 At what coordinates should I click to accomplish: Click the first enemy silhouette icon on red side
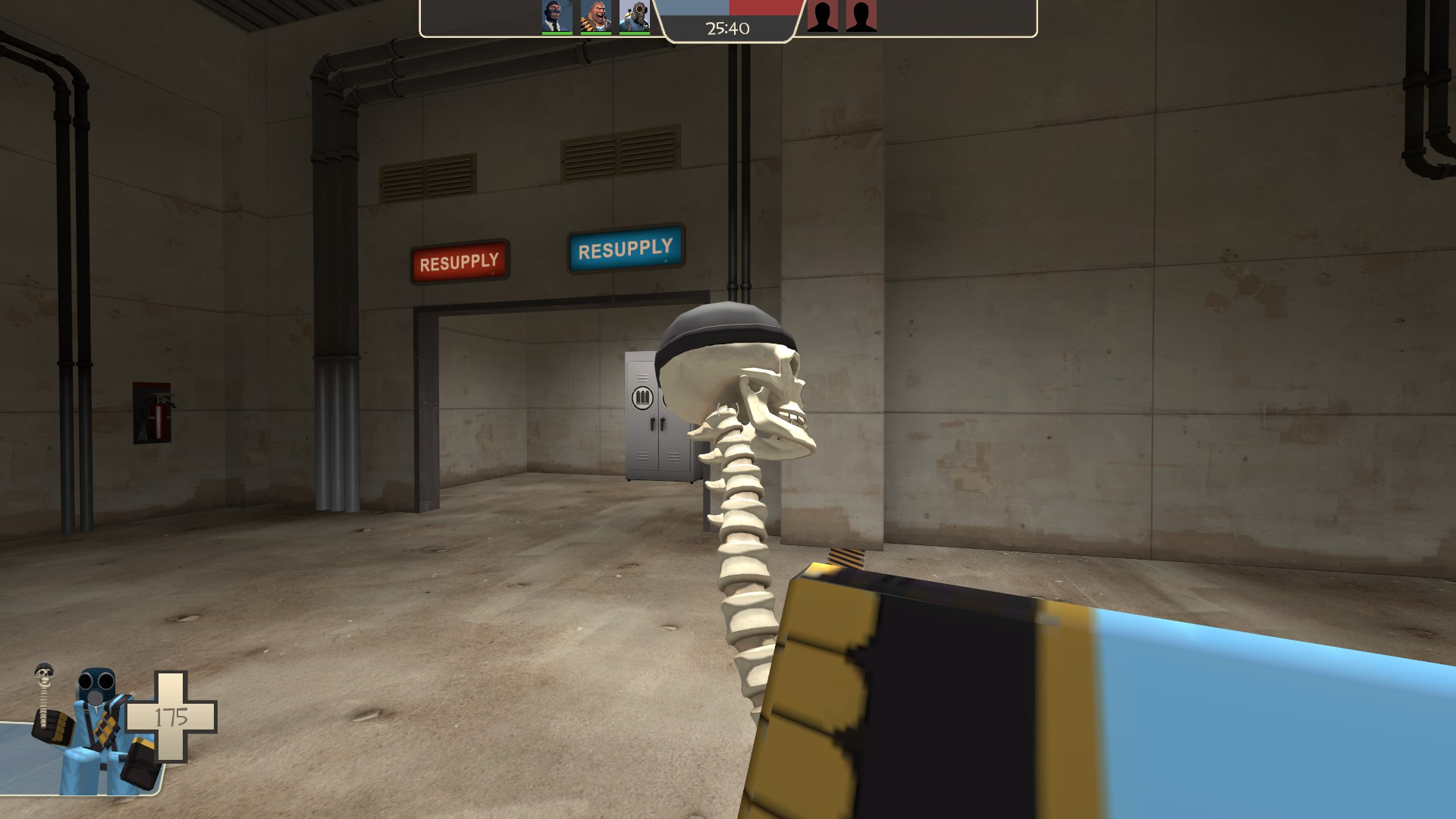pyautogui.click(x=824, y=17)
